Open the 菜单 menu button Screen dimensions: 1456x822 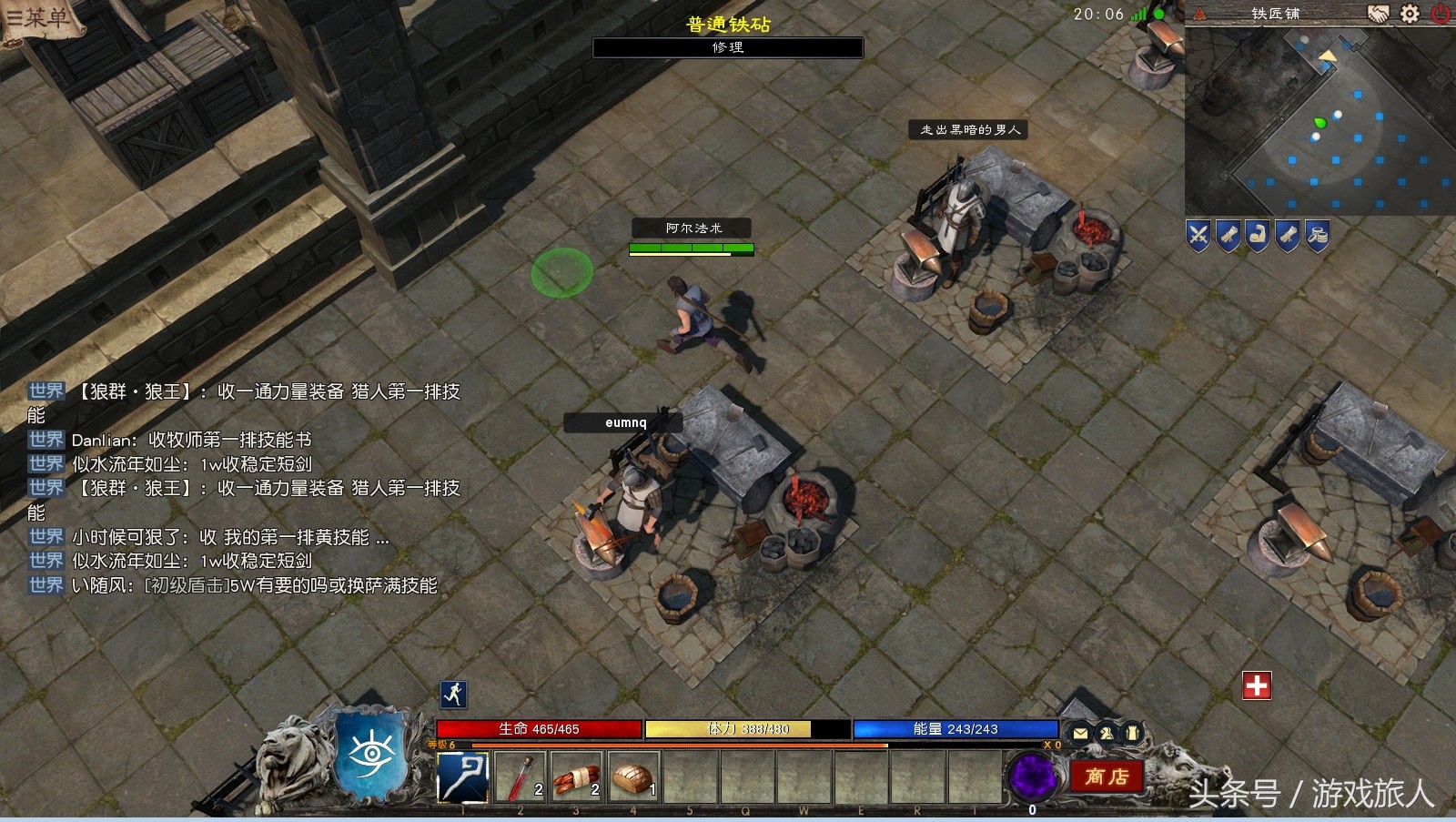pos(38,17)
